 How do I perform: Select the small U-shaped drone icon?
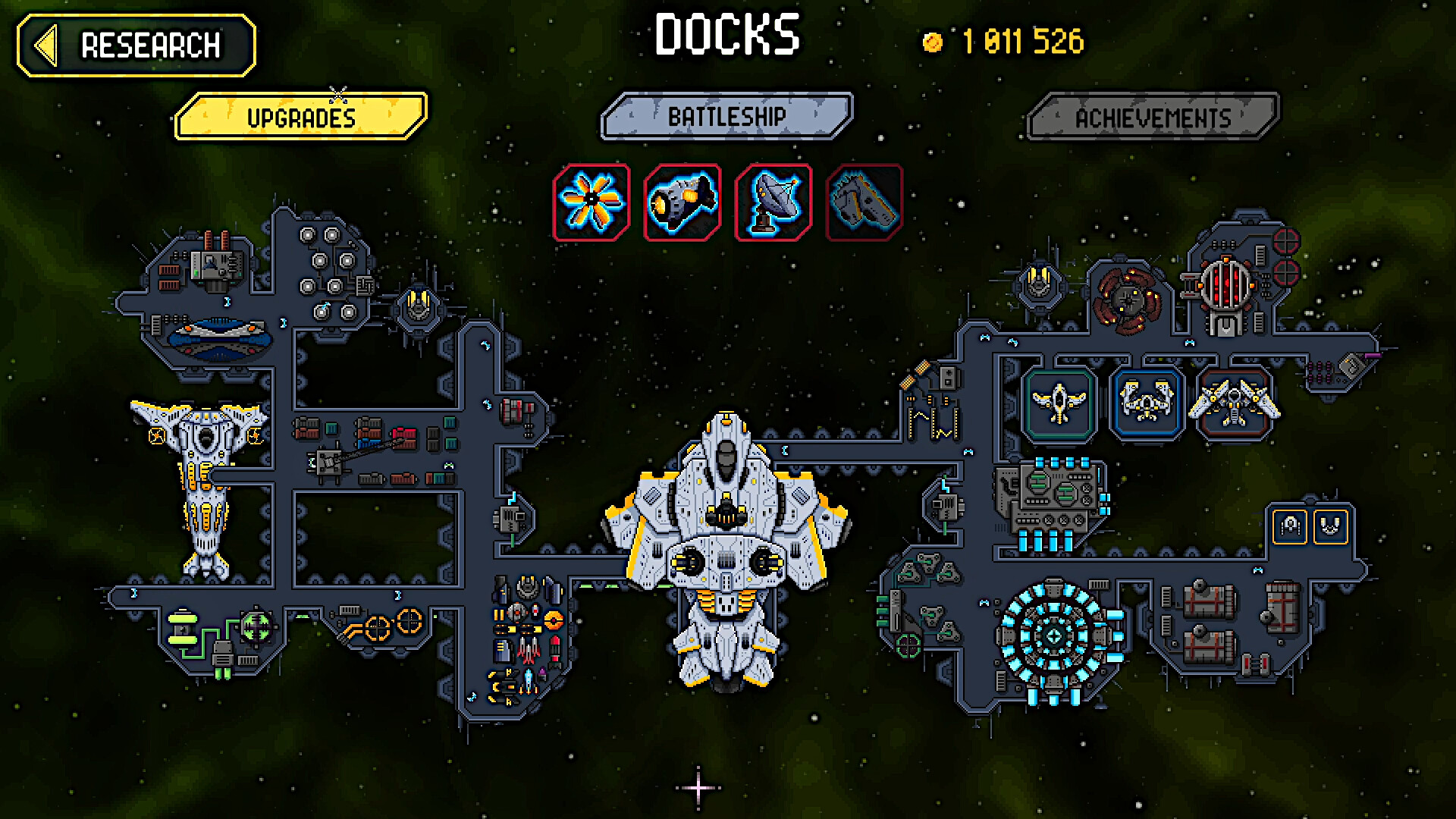pyautogui.click(x=1330, y=526)
